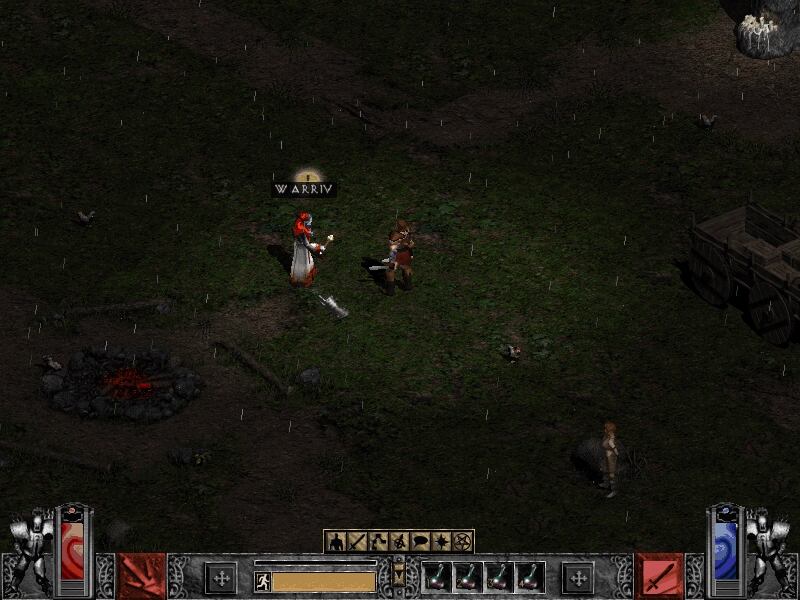Select the starburst mini-panel icon

click(441, 542)
